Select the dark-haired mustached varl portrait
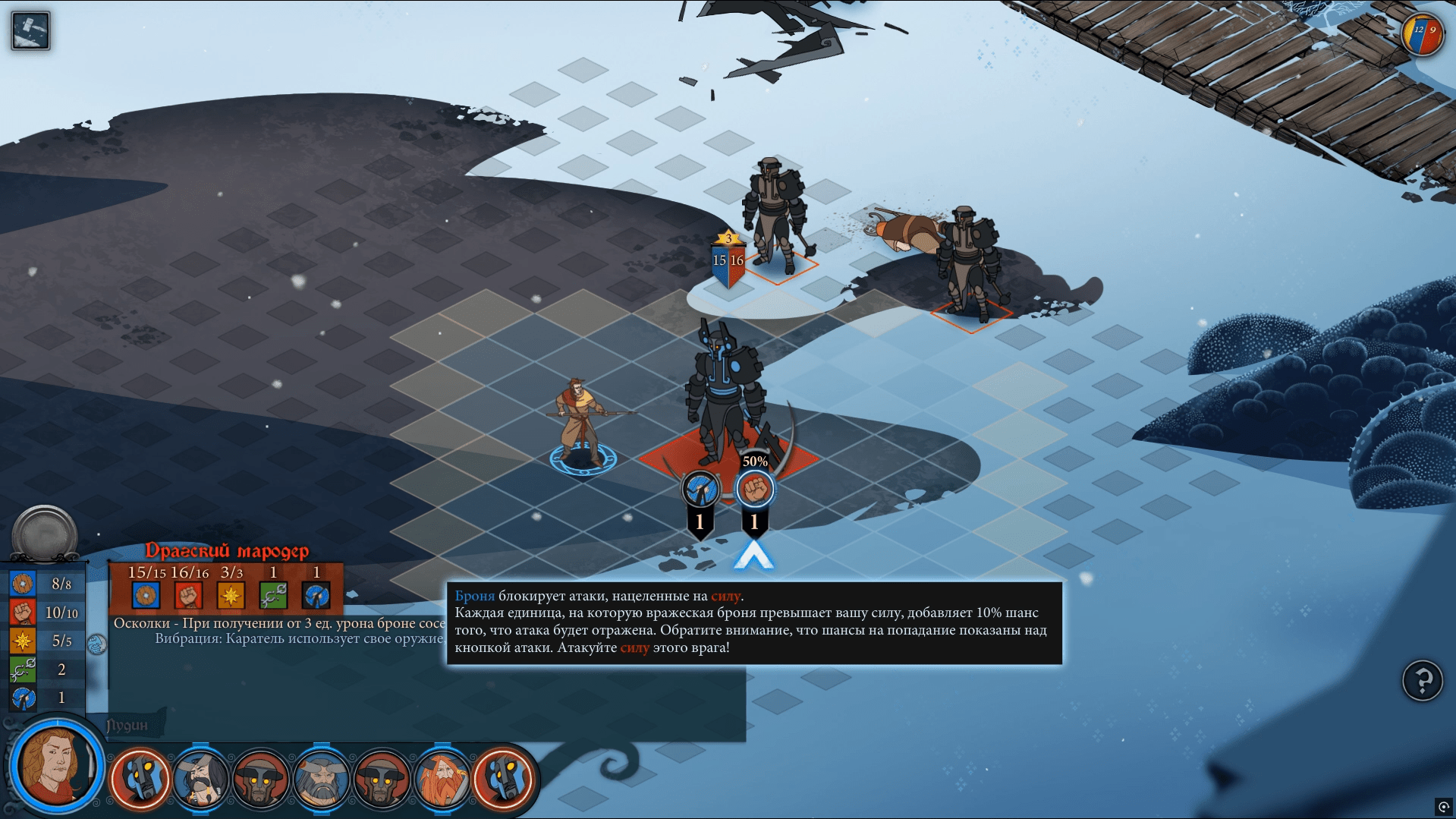The image size is (1456, 819). tap(200, 779)
